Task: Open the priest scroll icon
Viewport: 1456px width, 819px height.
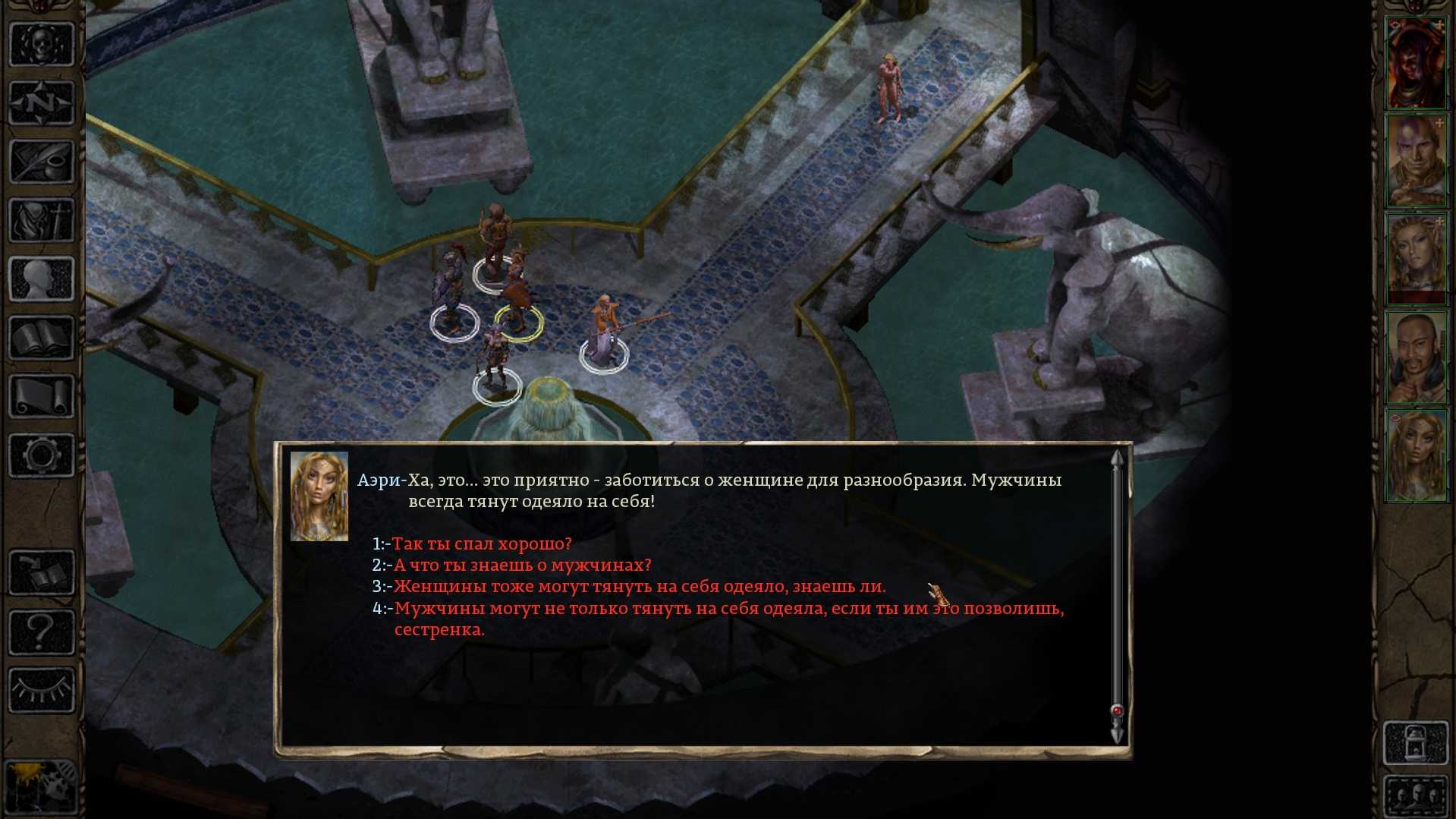Action: tap(41, 396)
